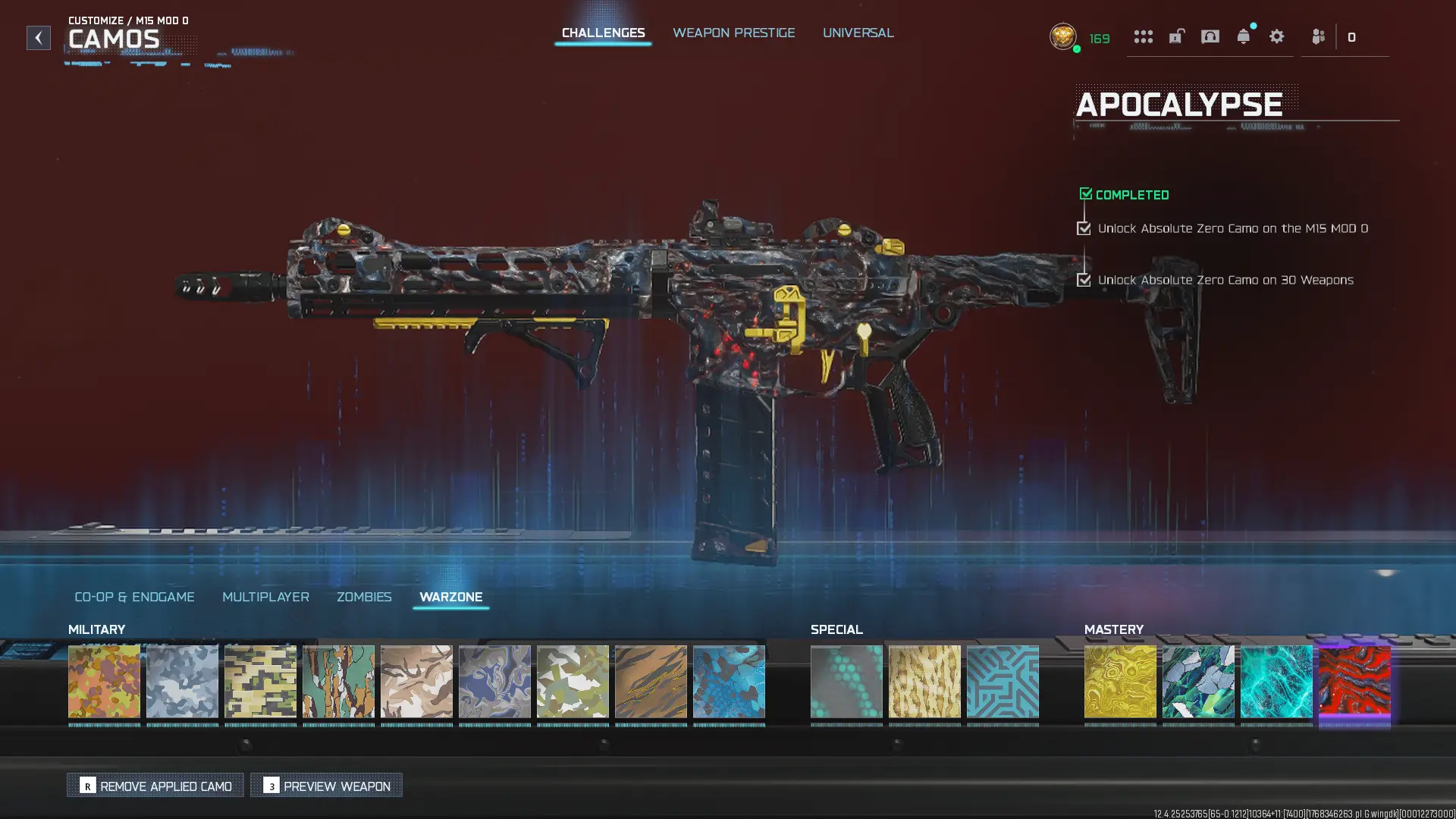Open the nine-dot apps menu

point(1144,36)
